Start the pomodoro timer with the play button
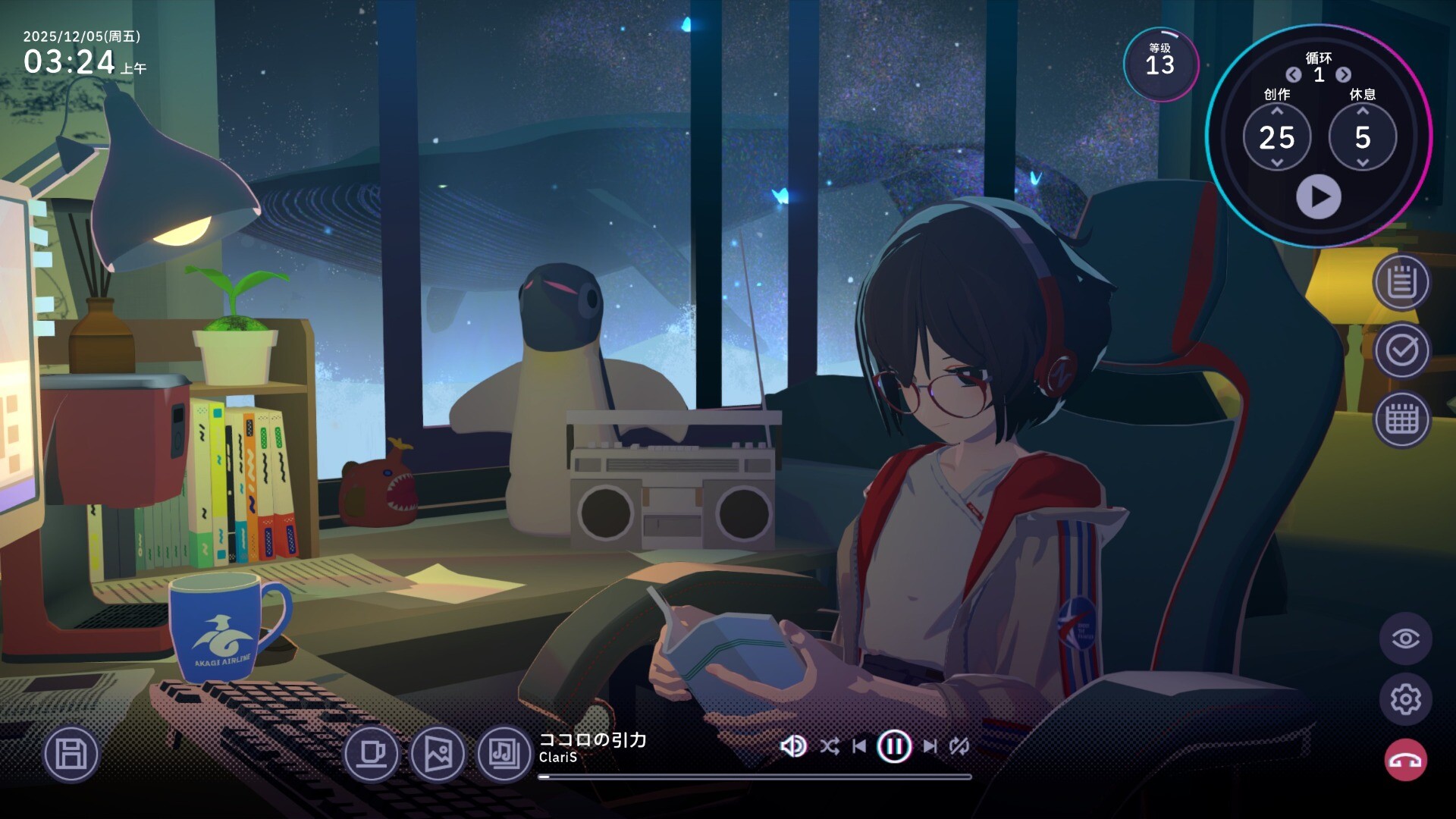 [1319, 197]
